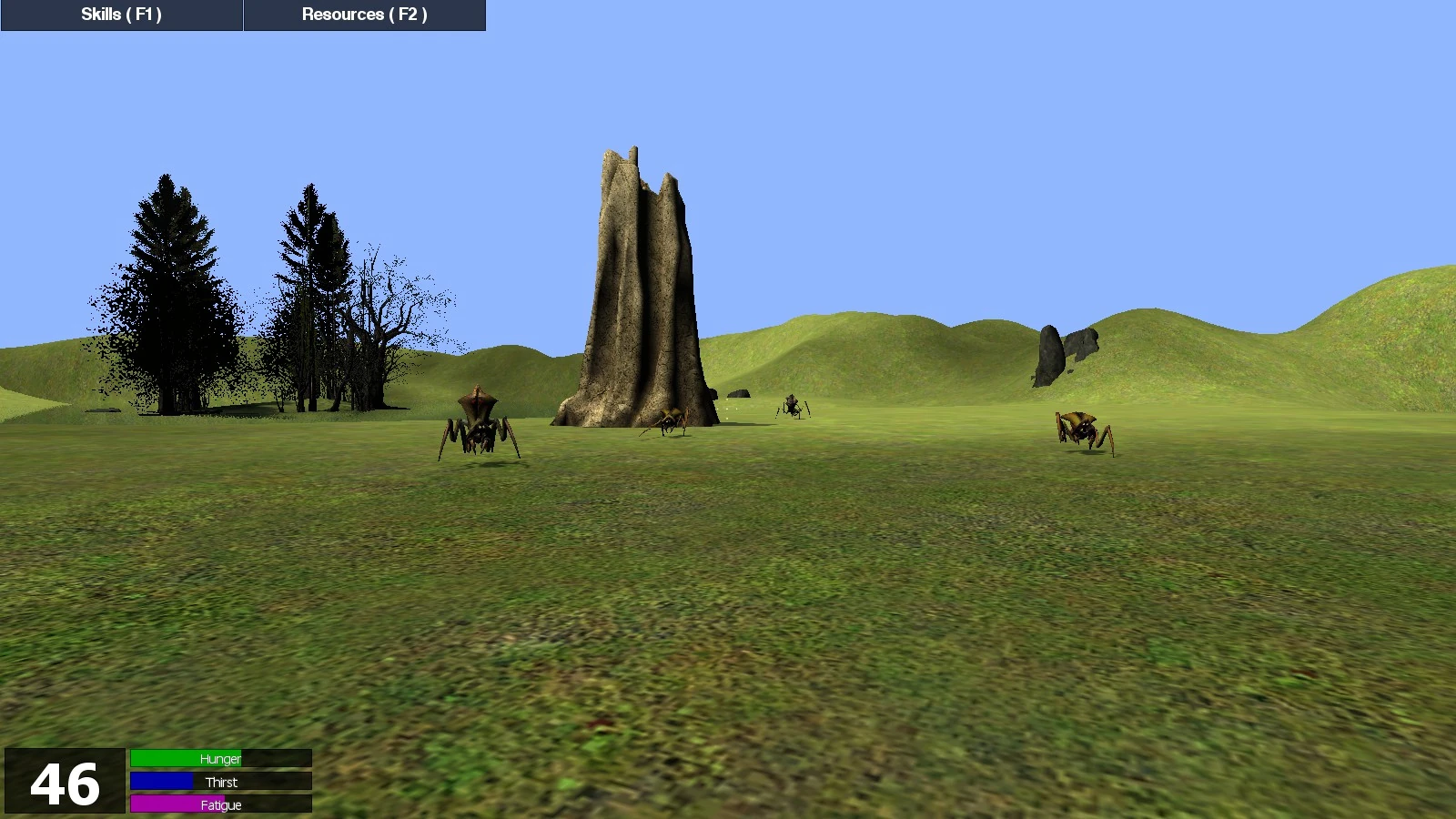Image resolution: width=1456 pixels, height=819 pixels.
Task: Click the small rock near the spire's base
Action: coord(739,394)
